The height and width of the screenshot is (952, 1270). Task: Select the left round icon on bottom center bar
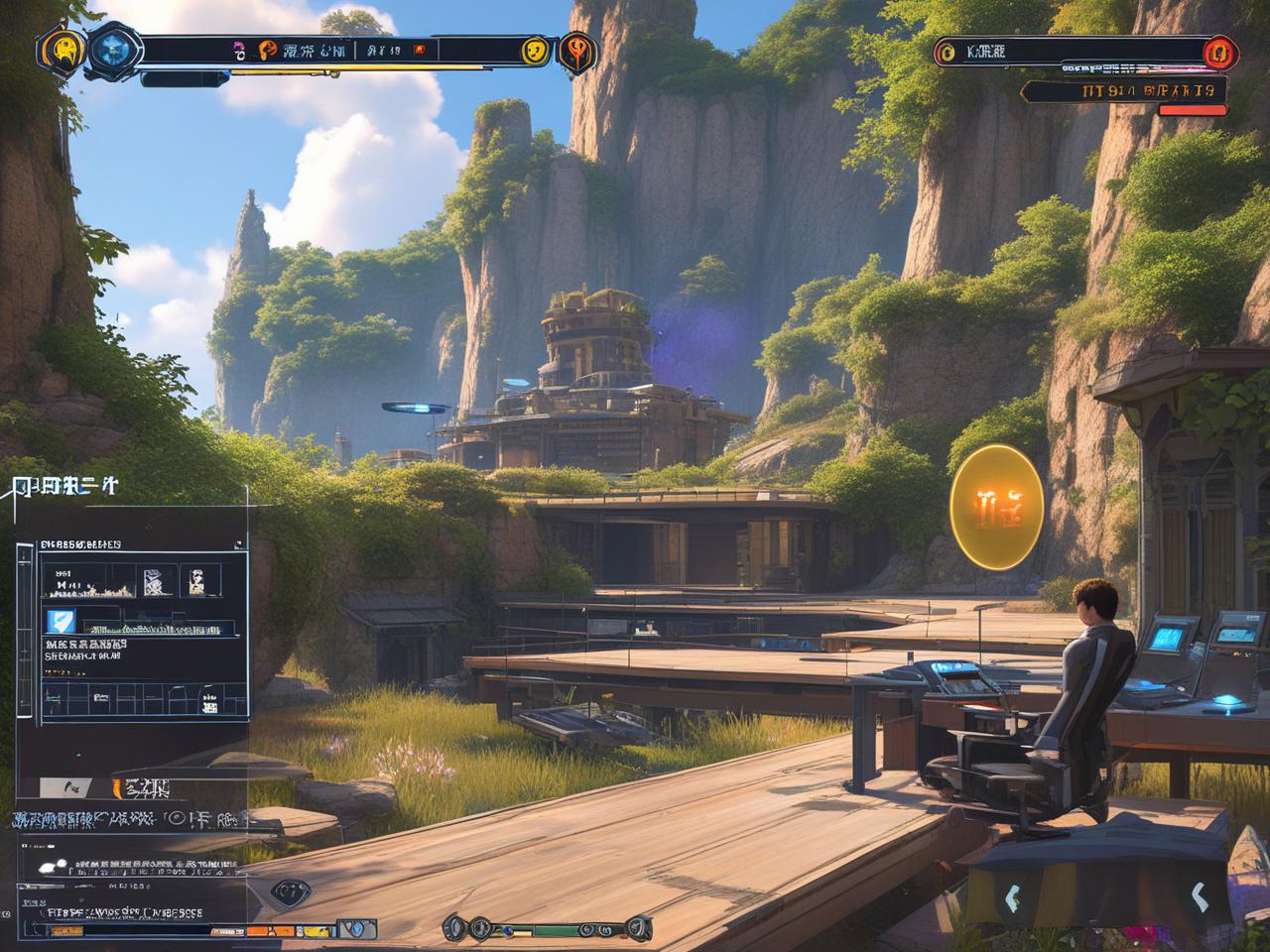click(455, 928)
